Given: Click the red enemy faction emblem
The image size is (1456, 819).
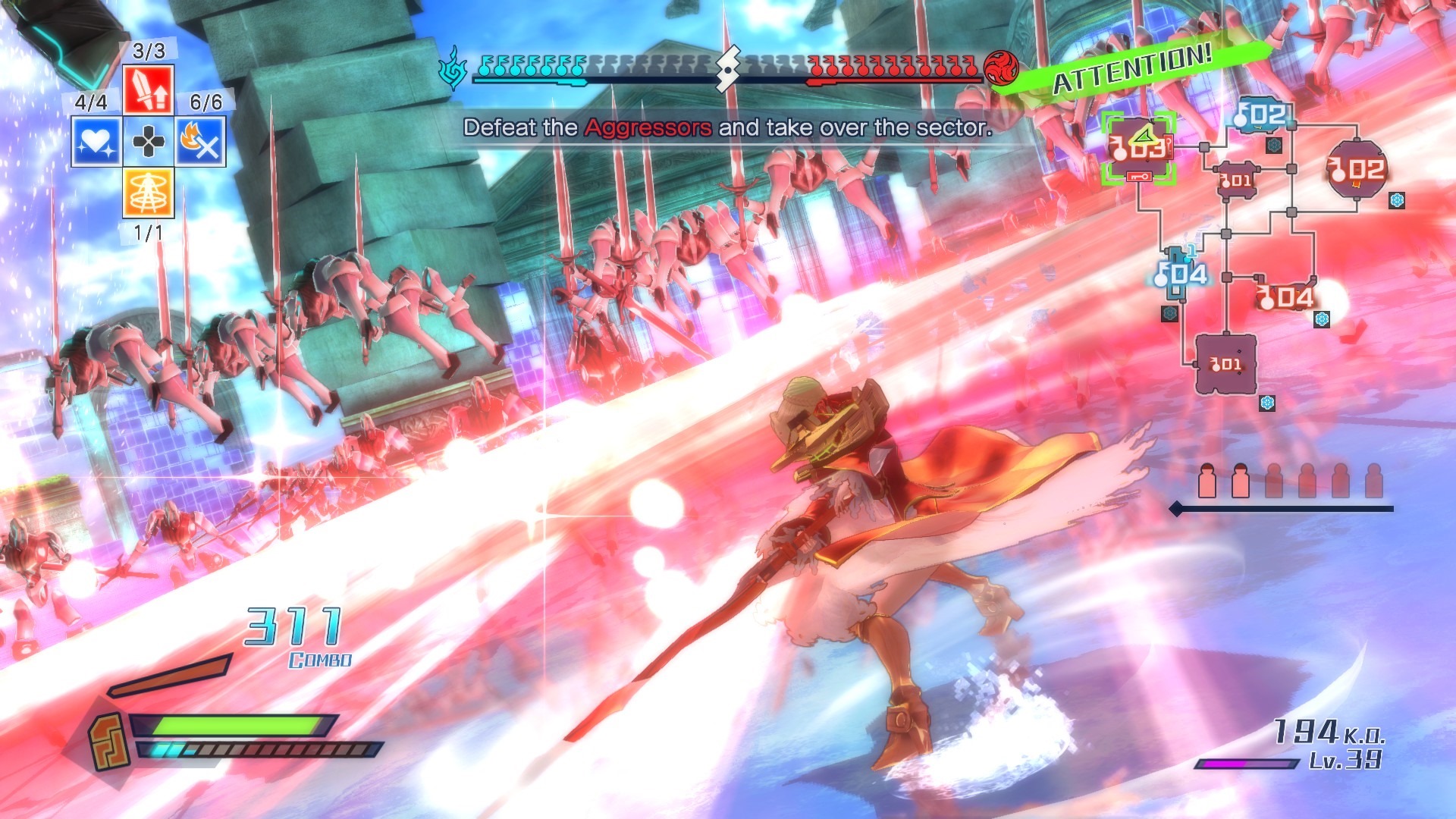Looking at the screenshot, I should click(x=1001, y=68).
